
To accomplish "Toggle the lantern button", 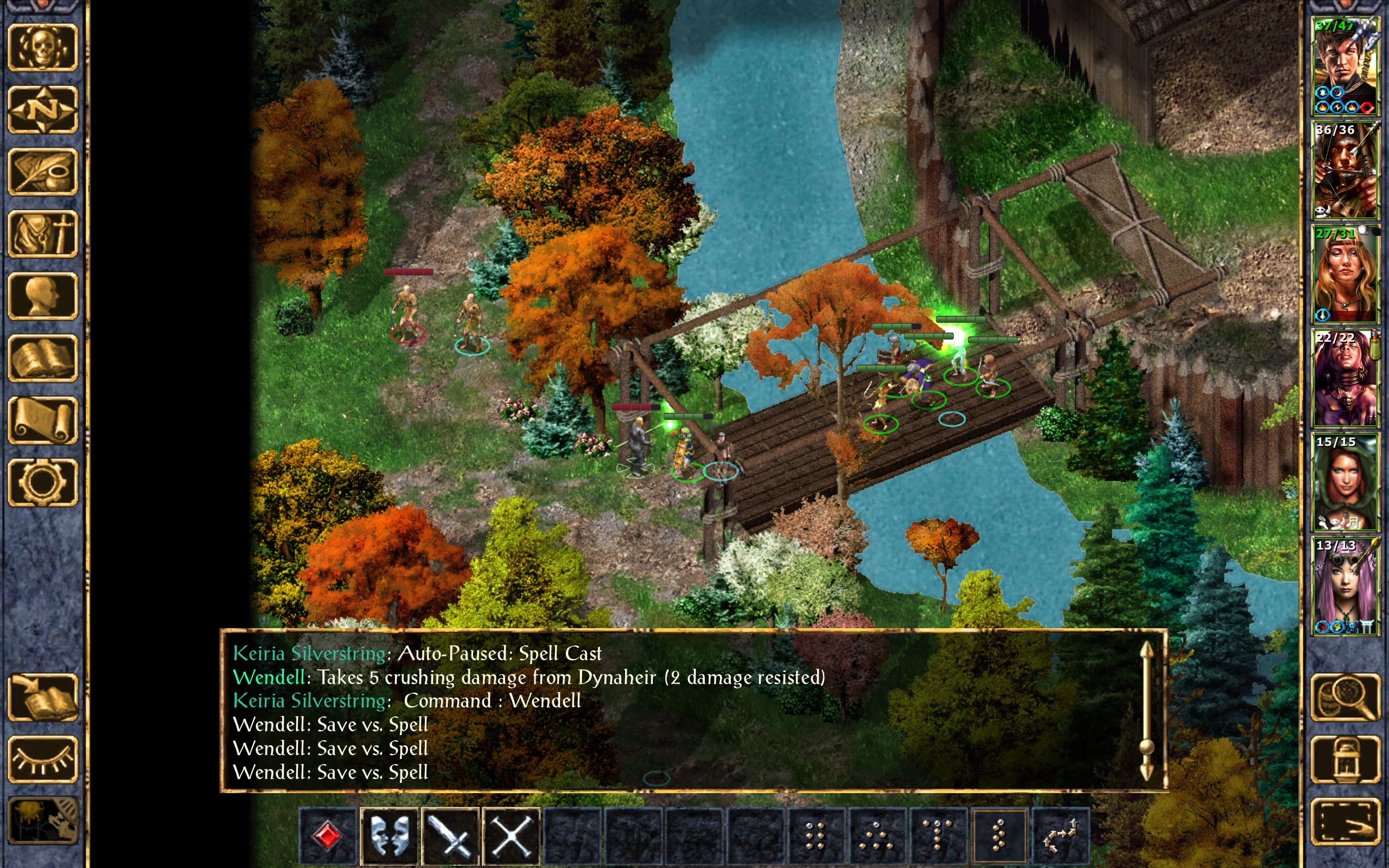I will (1345, 759).
